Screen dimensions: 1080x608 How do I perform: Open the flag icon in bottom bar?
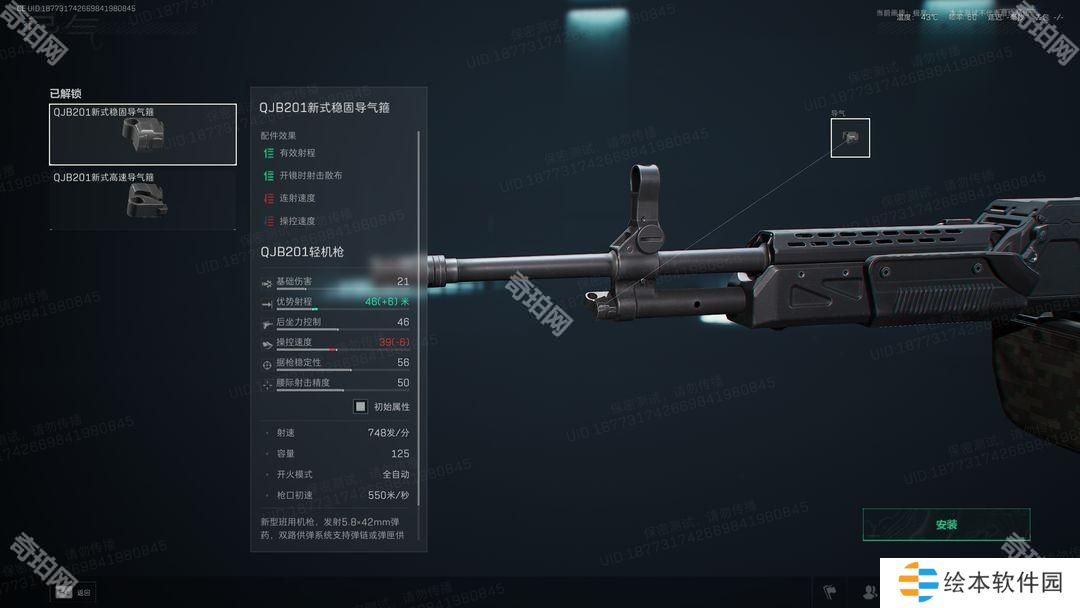tap(829, 591)
